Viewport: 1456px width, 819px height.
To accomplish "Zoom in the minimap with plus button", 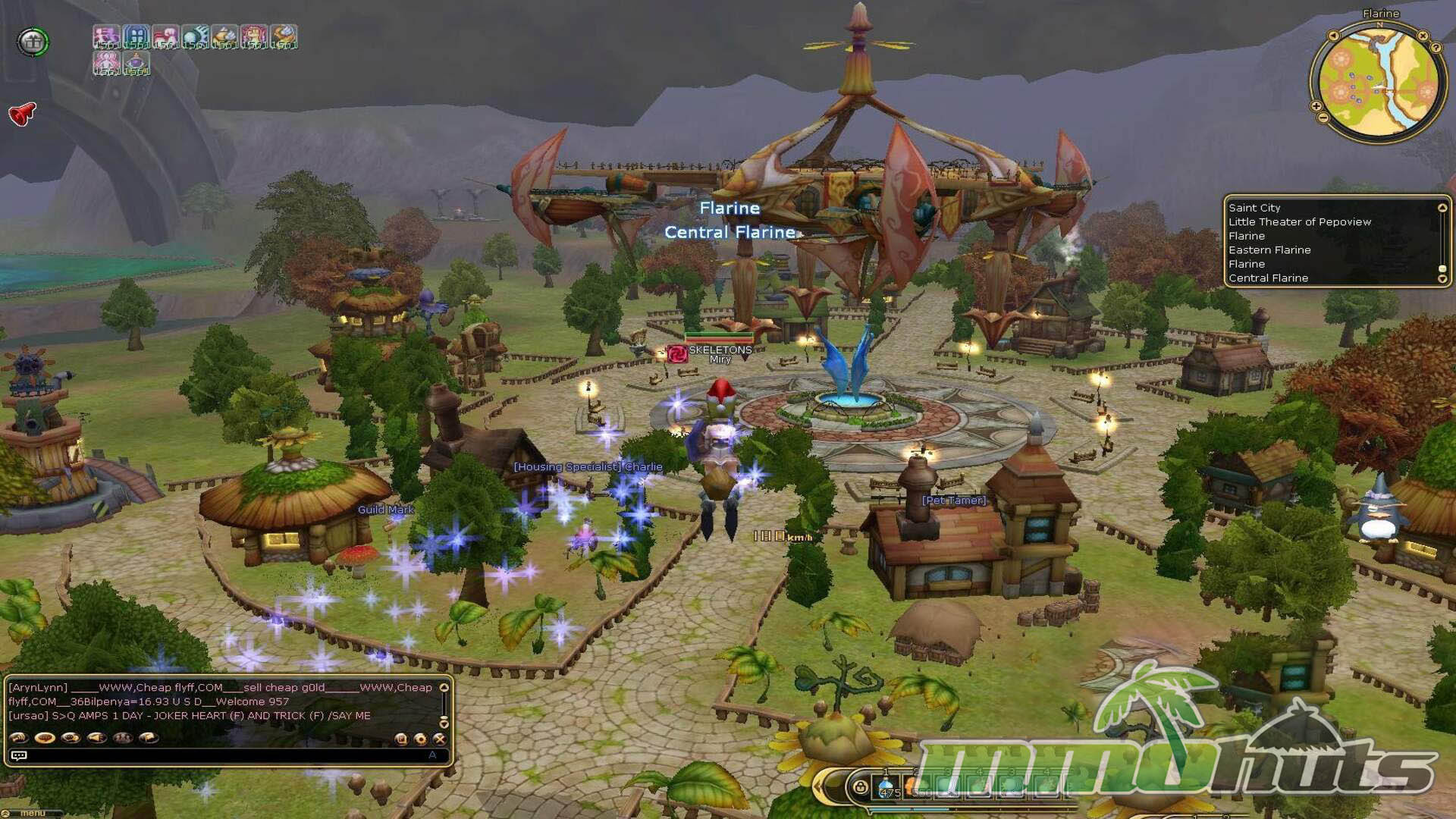I will (1316, 106).
